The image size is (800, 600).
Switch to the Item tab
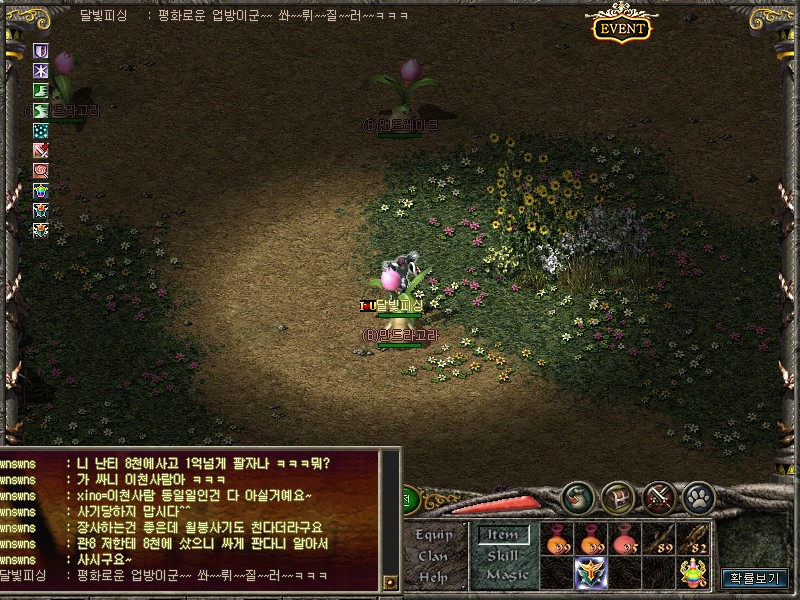(502, 535)
